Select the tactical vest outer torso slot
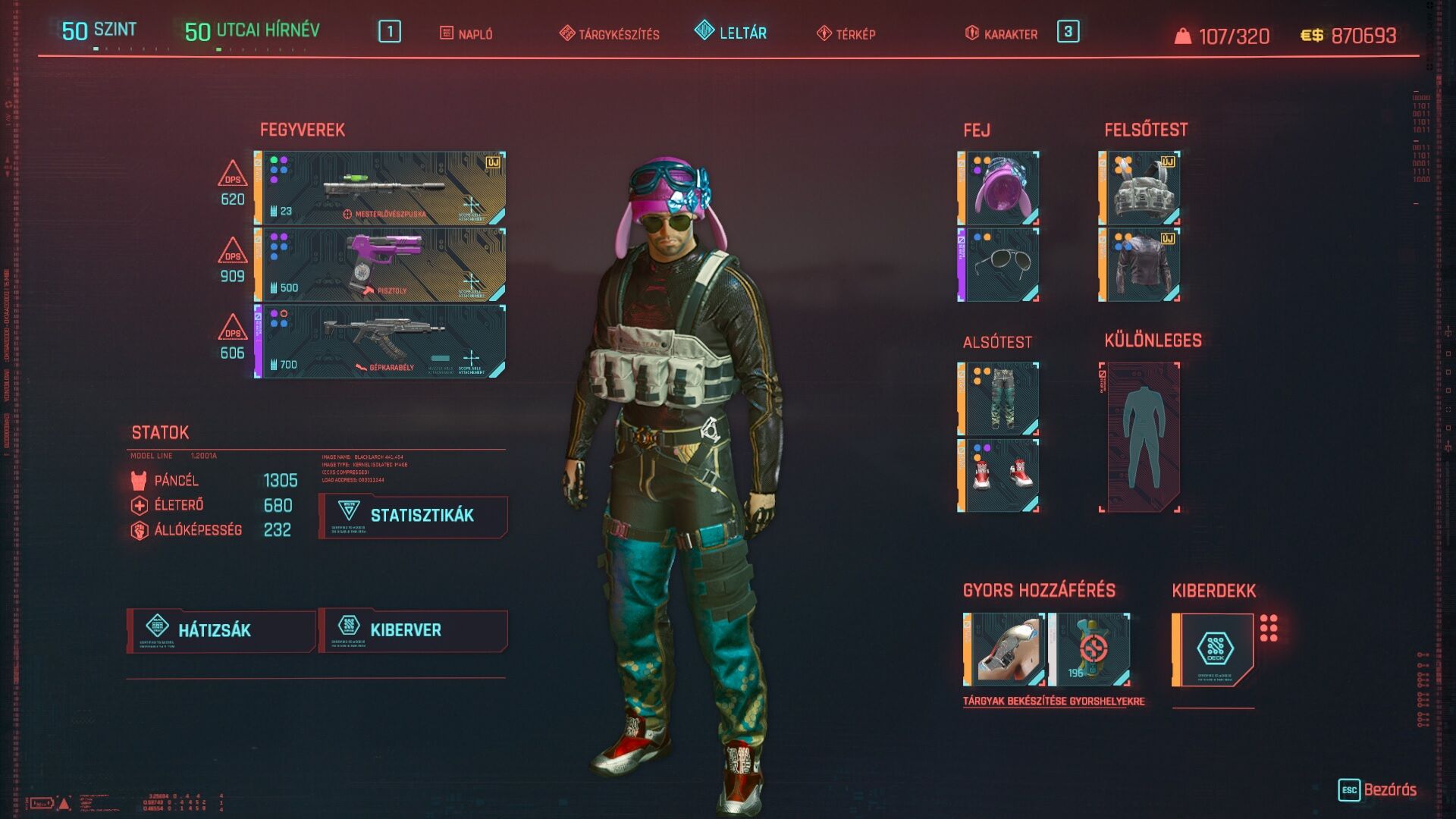 tap(1140, 188)
